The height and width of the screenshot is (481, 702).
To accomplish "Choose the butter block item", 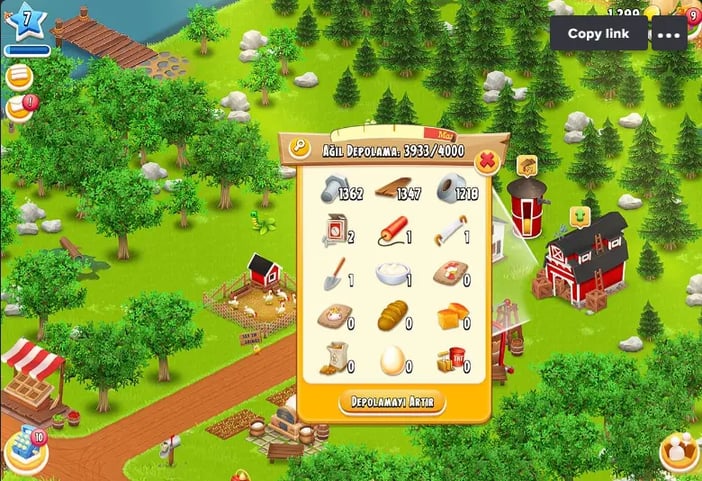I will click(452, 315).
